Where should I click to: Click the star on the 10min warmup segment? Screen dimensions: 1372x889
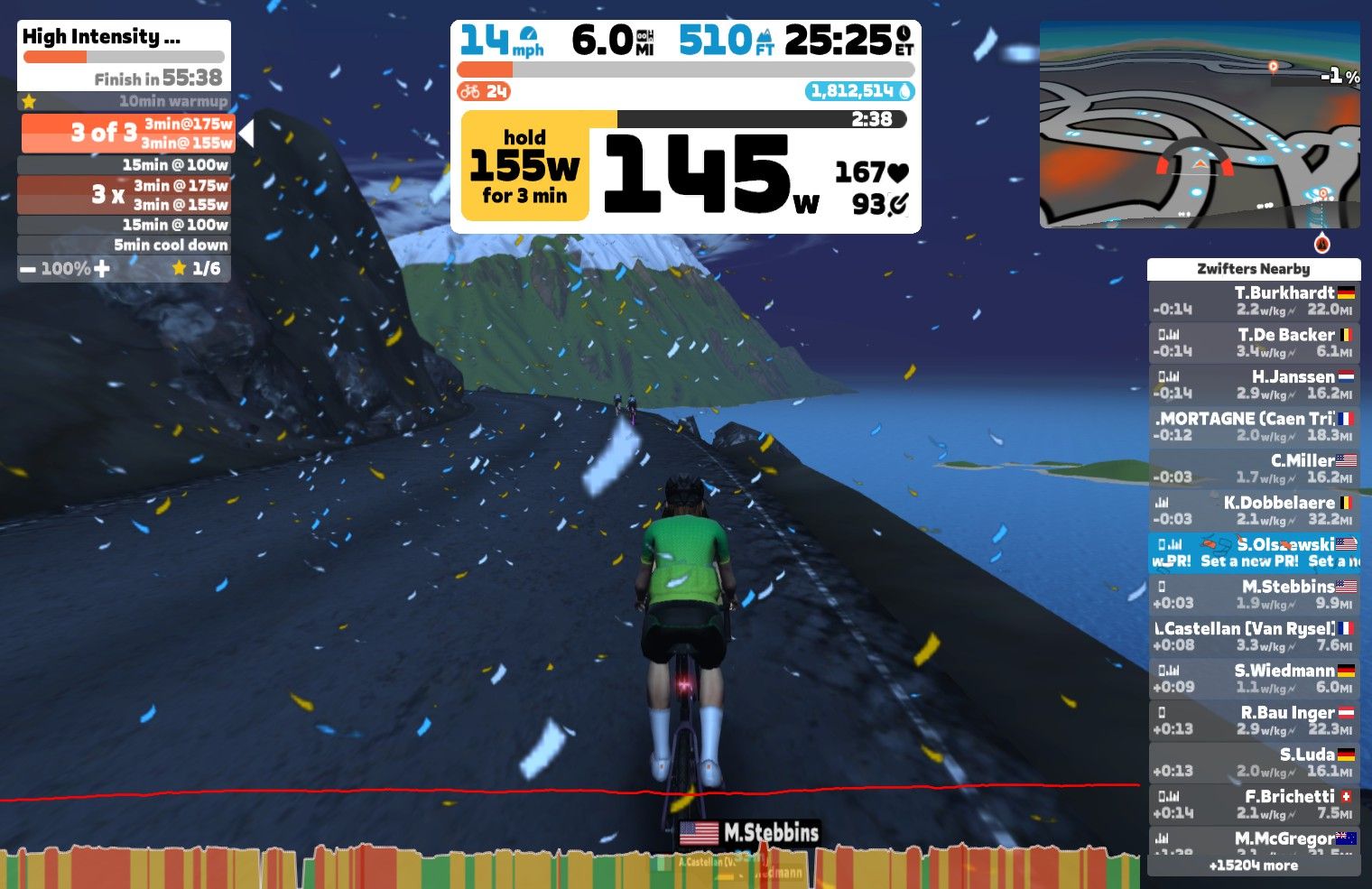tap(30, 101)
